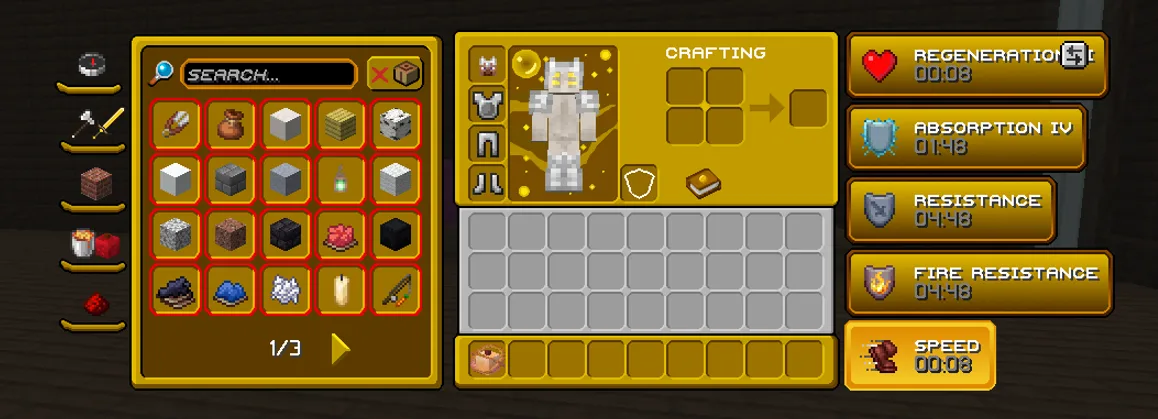Switch to the tools and sword tab

point(92,124)
